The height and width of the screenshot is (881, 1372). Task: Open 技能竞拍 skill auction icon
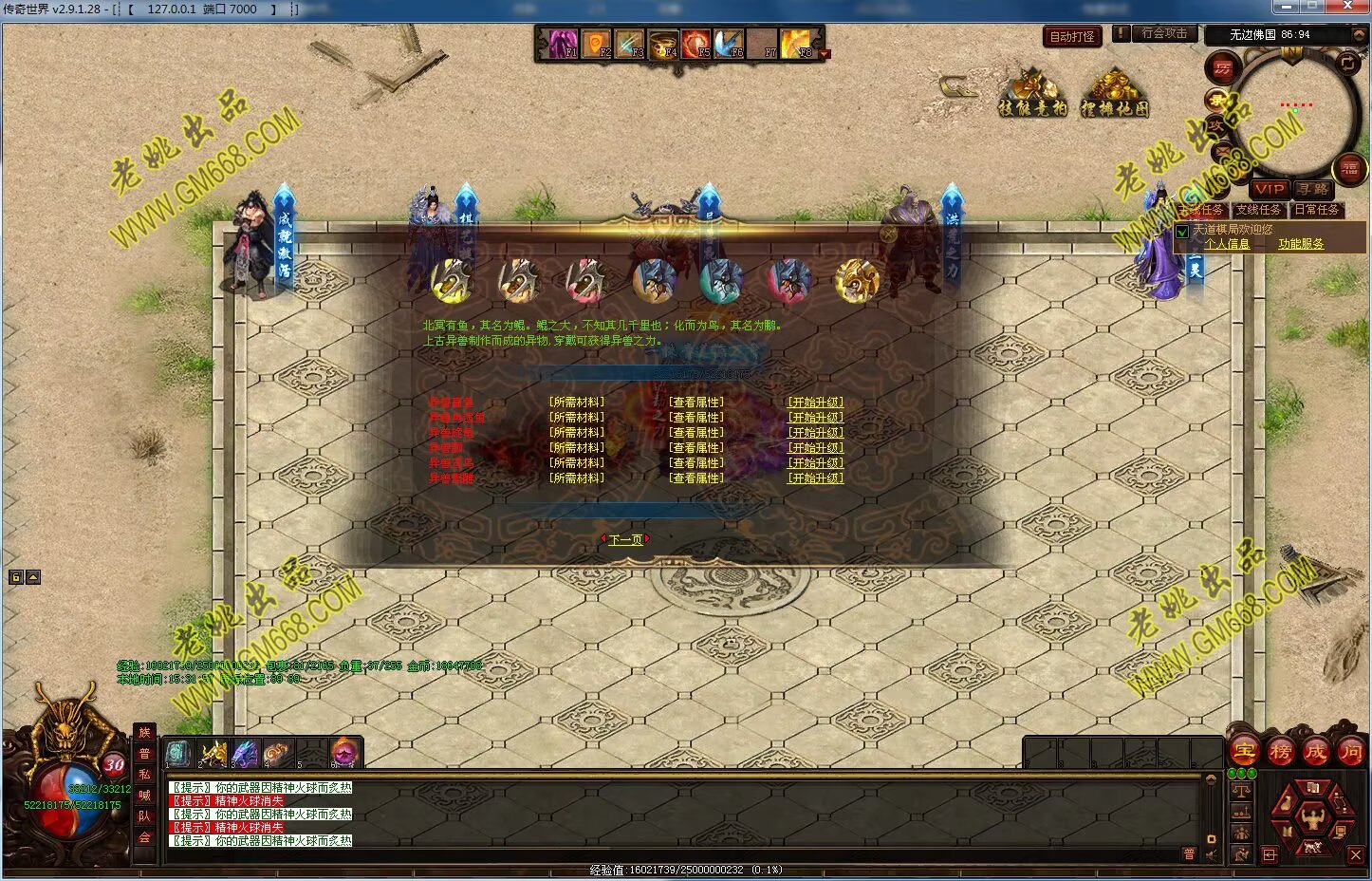[x=1033, y=94]
